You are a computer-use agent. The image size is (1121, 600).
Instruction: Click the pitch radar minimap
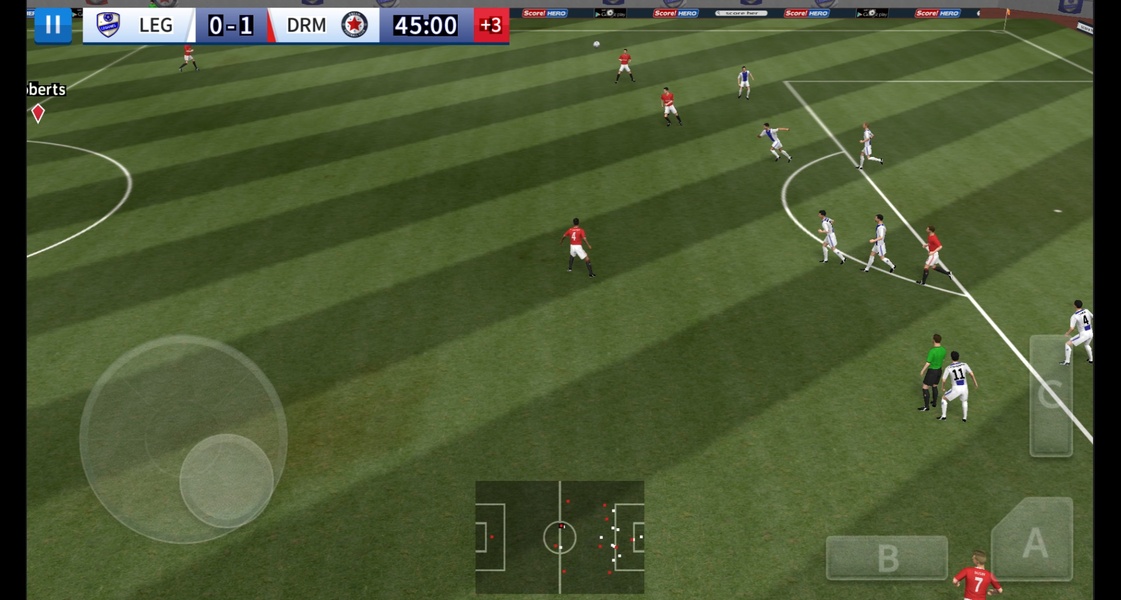coord(559,537)
